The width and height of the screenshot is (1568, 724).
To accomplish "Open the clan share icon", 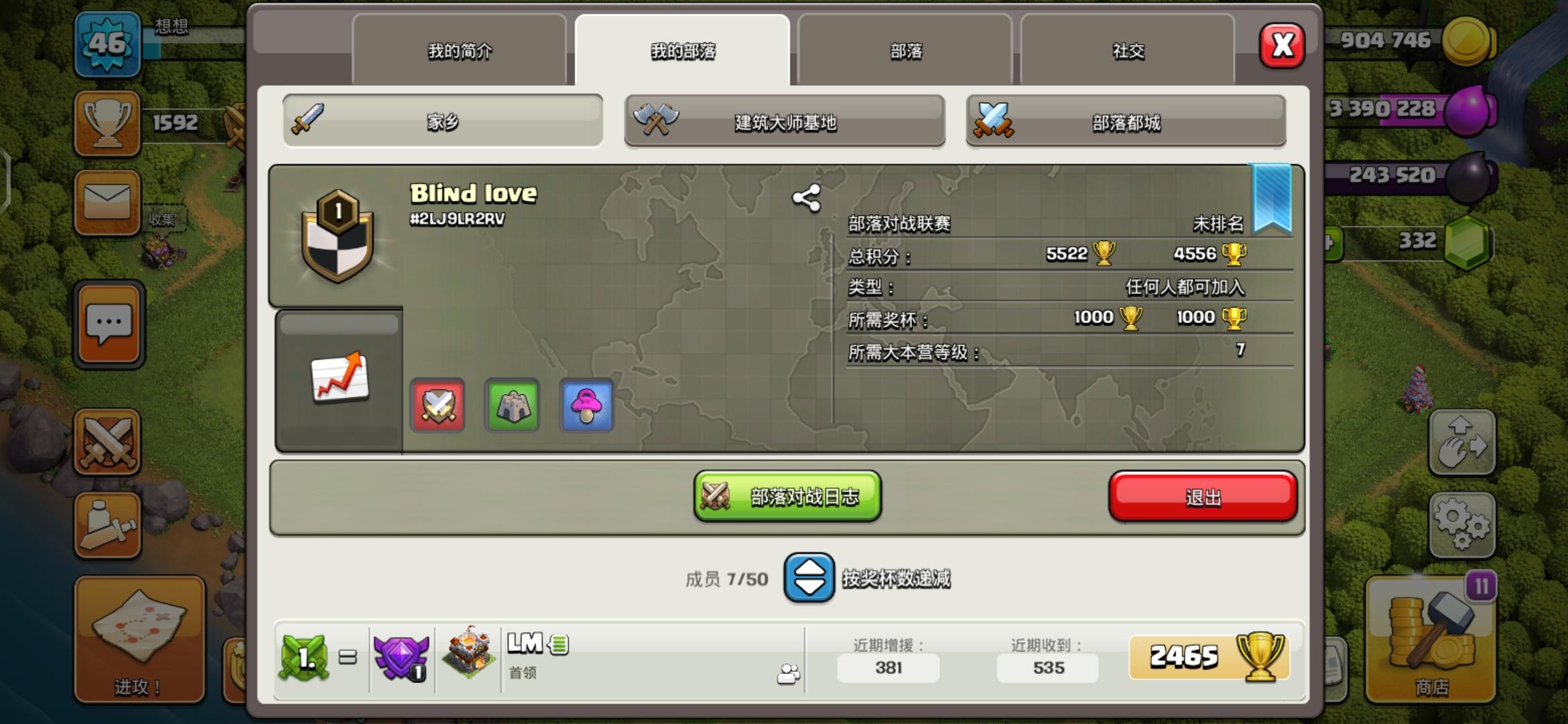I will coord(807,198).
